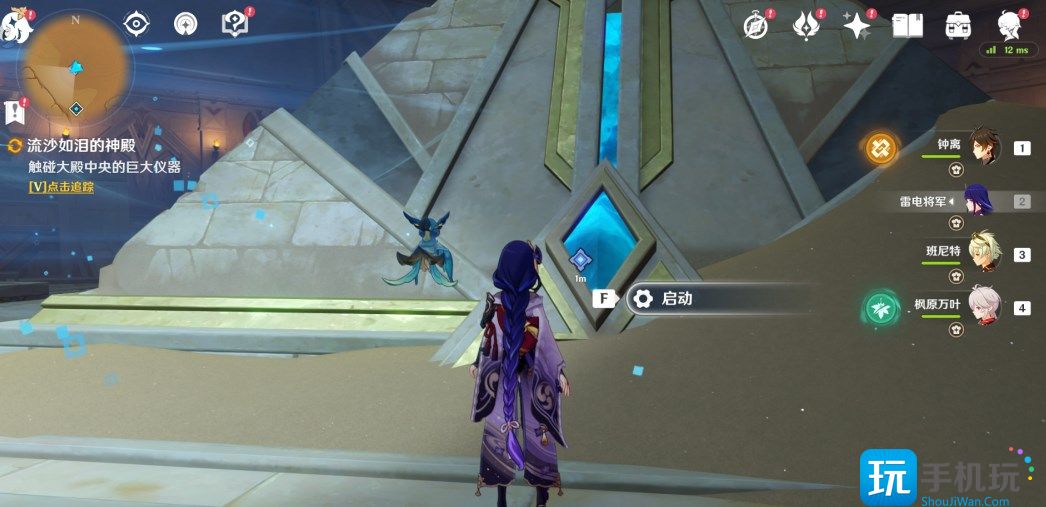Click the circular arch icon near the minimap
Screen dimensions: 1046x507
pos(185,24)
